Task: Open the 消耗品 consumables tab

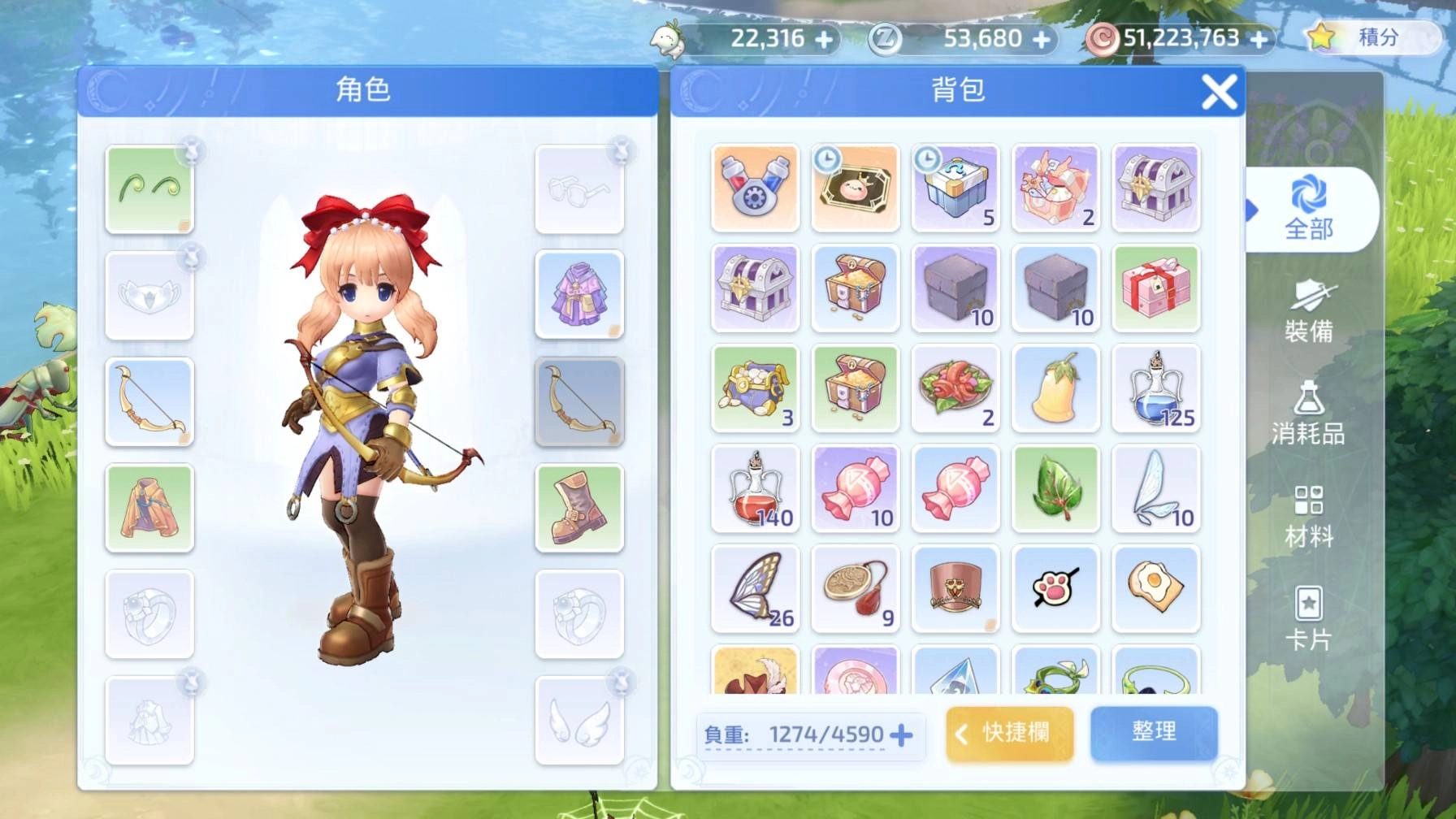Action: coord(1308,414)
